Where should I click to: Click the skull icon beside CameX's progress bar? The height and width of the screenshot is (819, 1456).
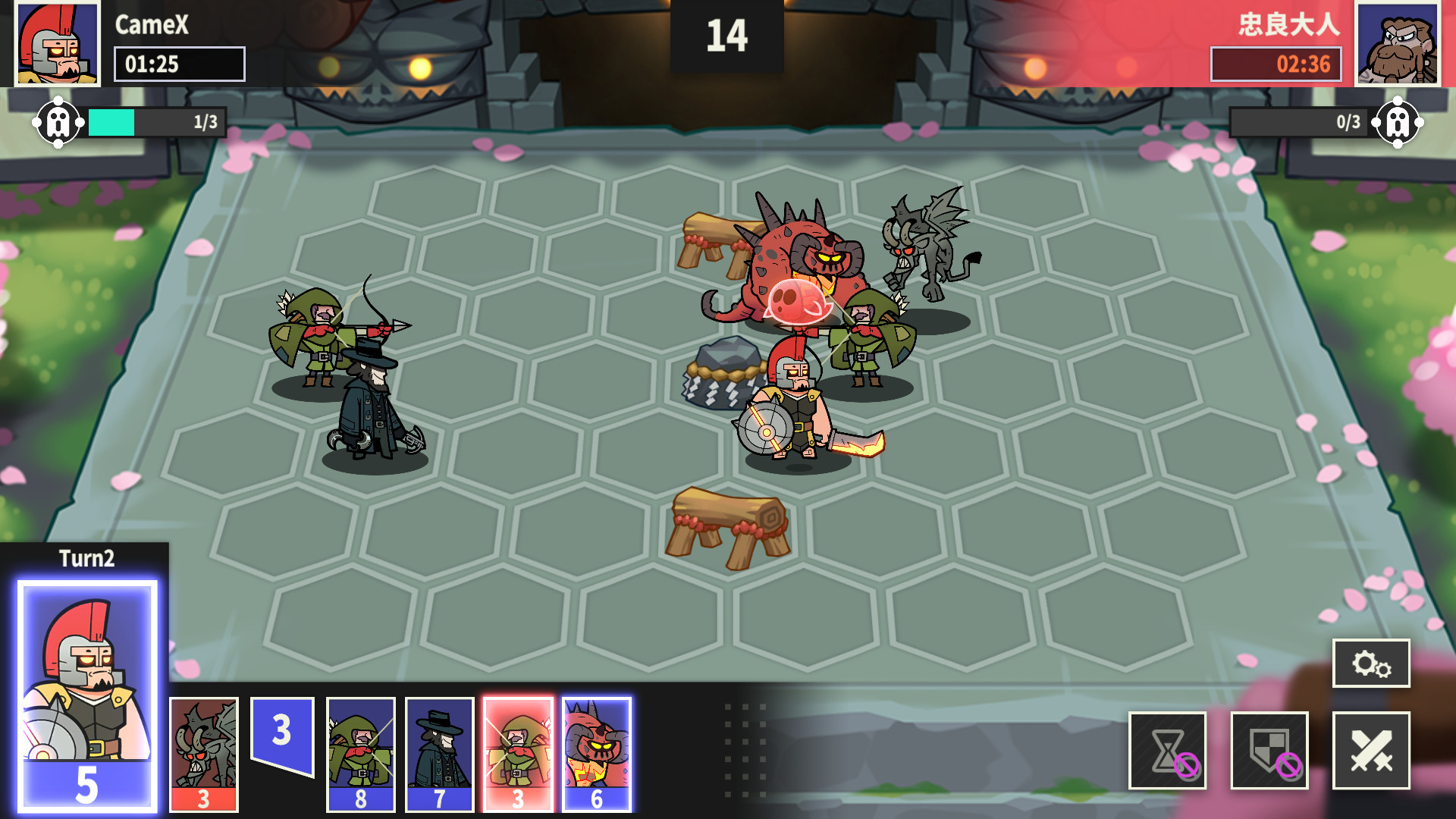pyautogui.click(x=58, y=121)
